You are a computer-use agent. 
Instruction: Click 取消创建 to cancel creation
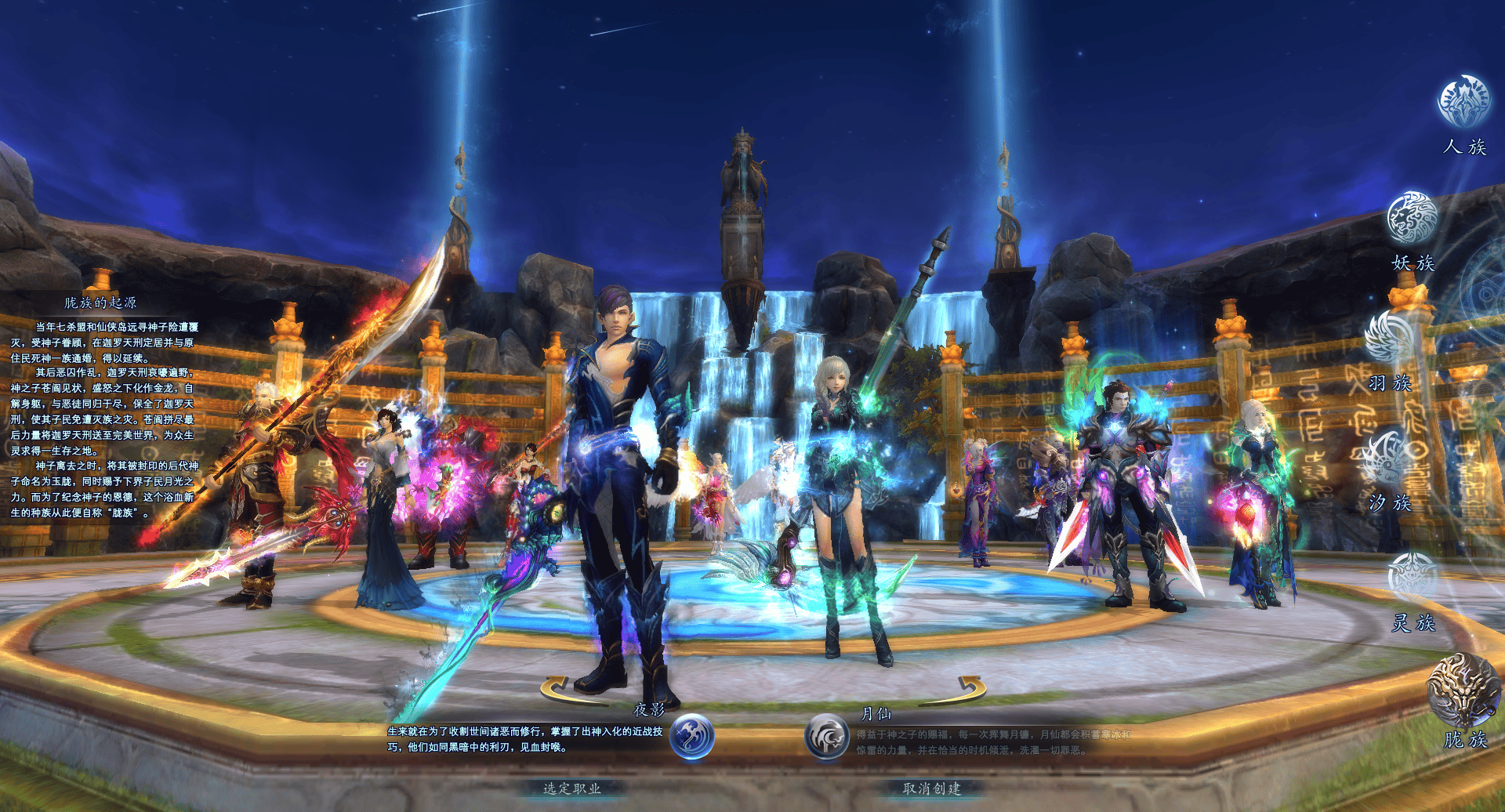pos(931,788)
